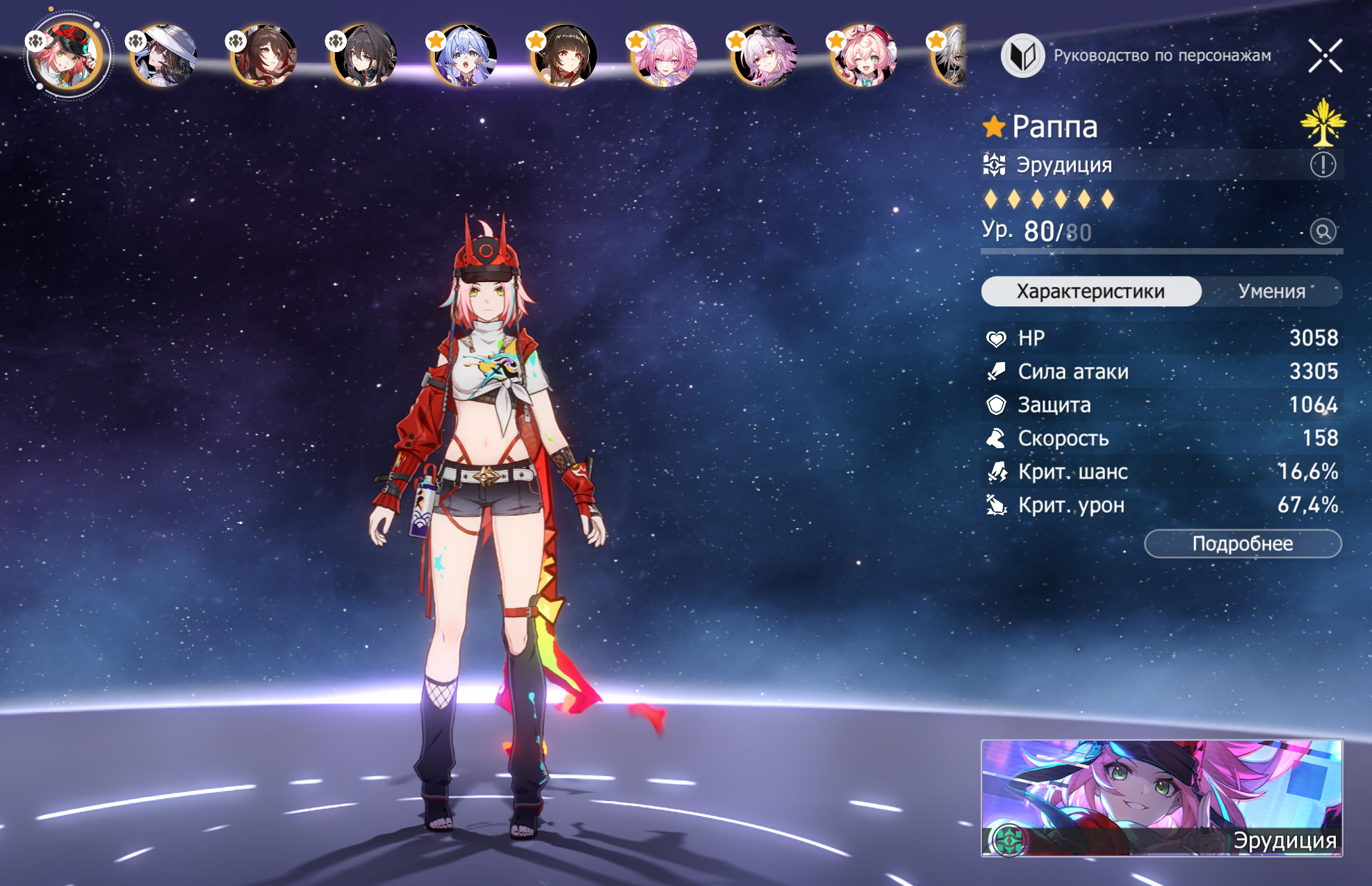Select the pink-haired purple-eyed character portrait

[665, 56]
